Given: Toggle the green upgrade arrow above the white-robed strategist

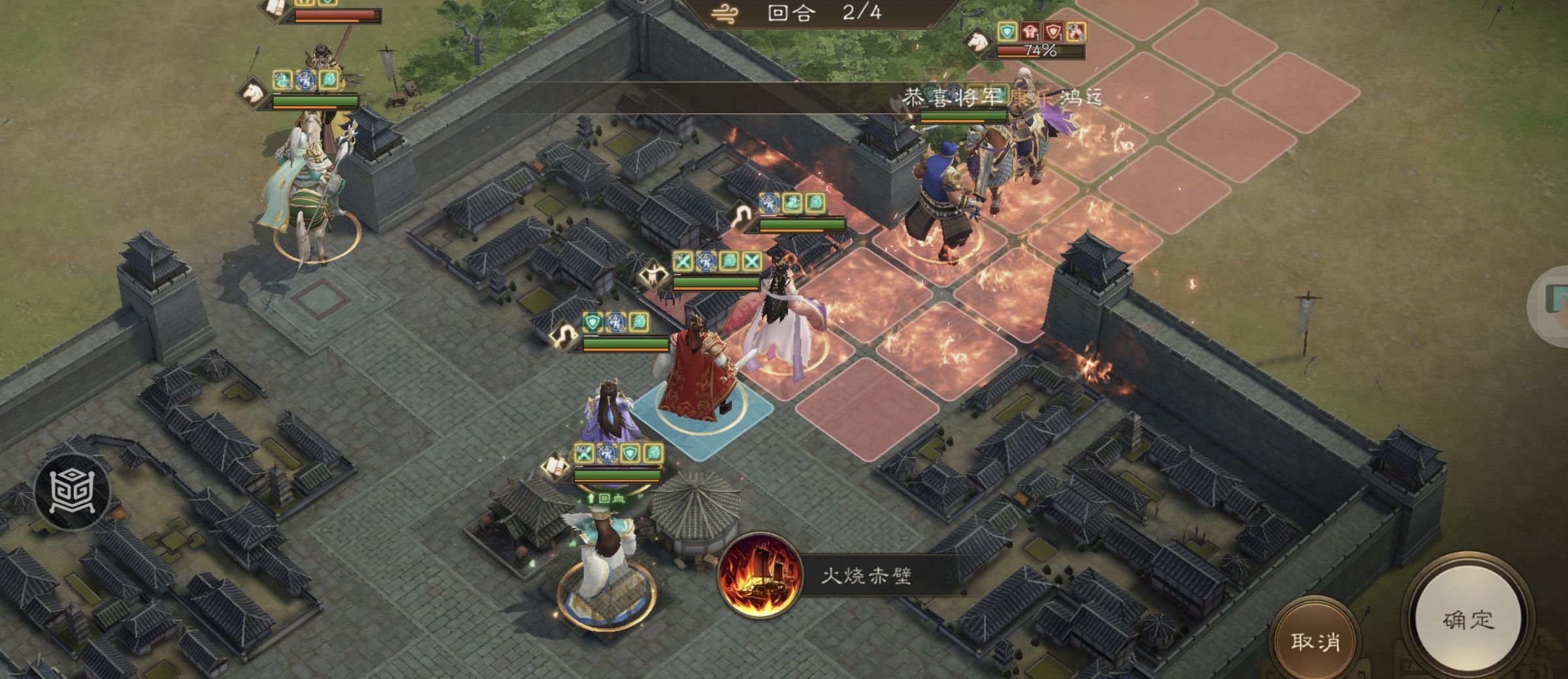Looking at the screenshot, I should click(x=591, y=497).
